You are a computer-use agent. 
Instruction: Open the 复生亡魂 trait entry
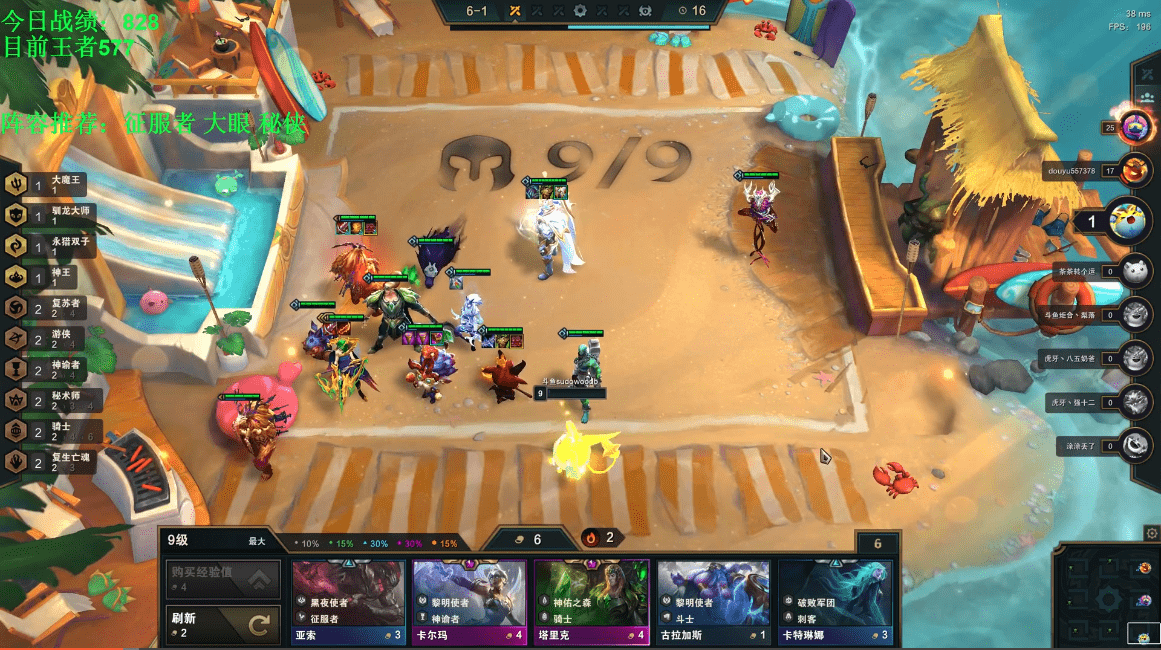click(50, 462)
